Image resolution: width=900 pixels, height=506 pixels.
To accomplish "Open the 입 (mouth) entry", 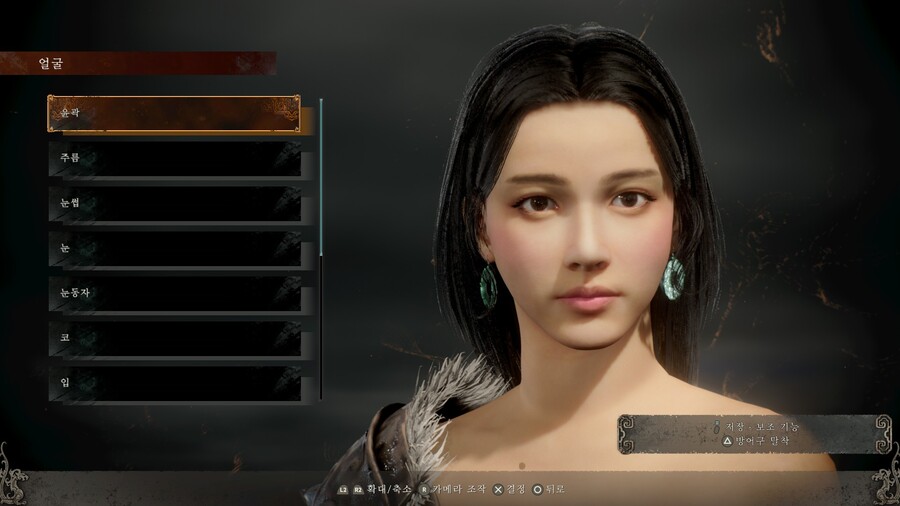I will (174, 382).
